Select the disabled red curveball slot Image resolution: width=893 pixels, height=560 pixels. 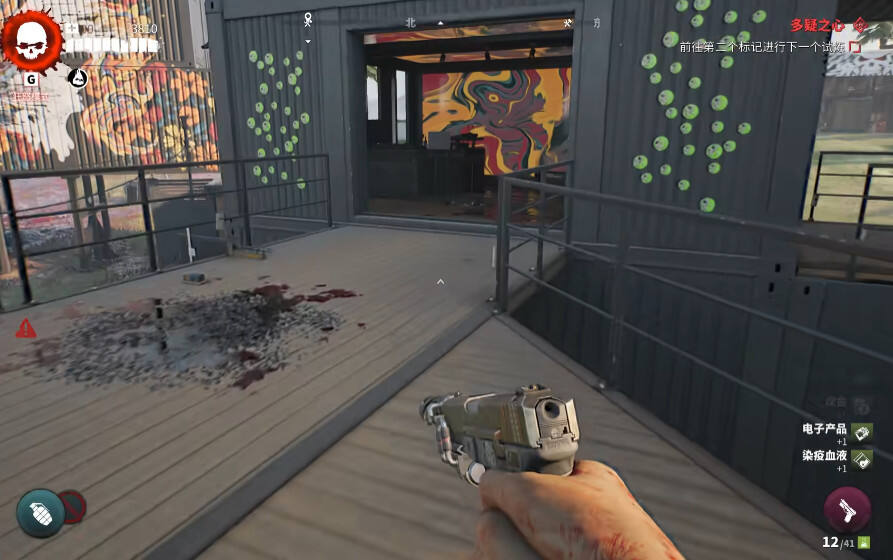point(71,506)
